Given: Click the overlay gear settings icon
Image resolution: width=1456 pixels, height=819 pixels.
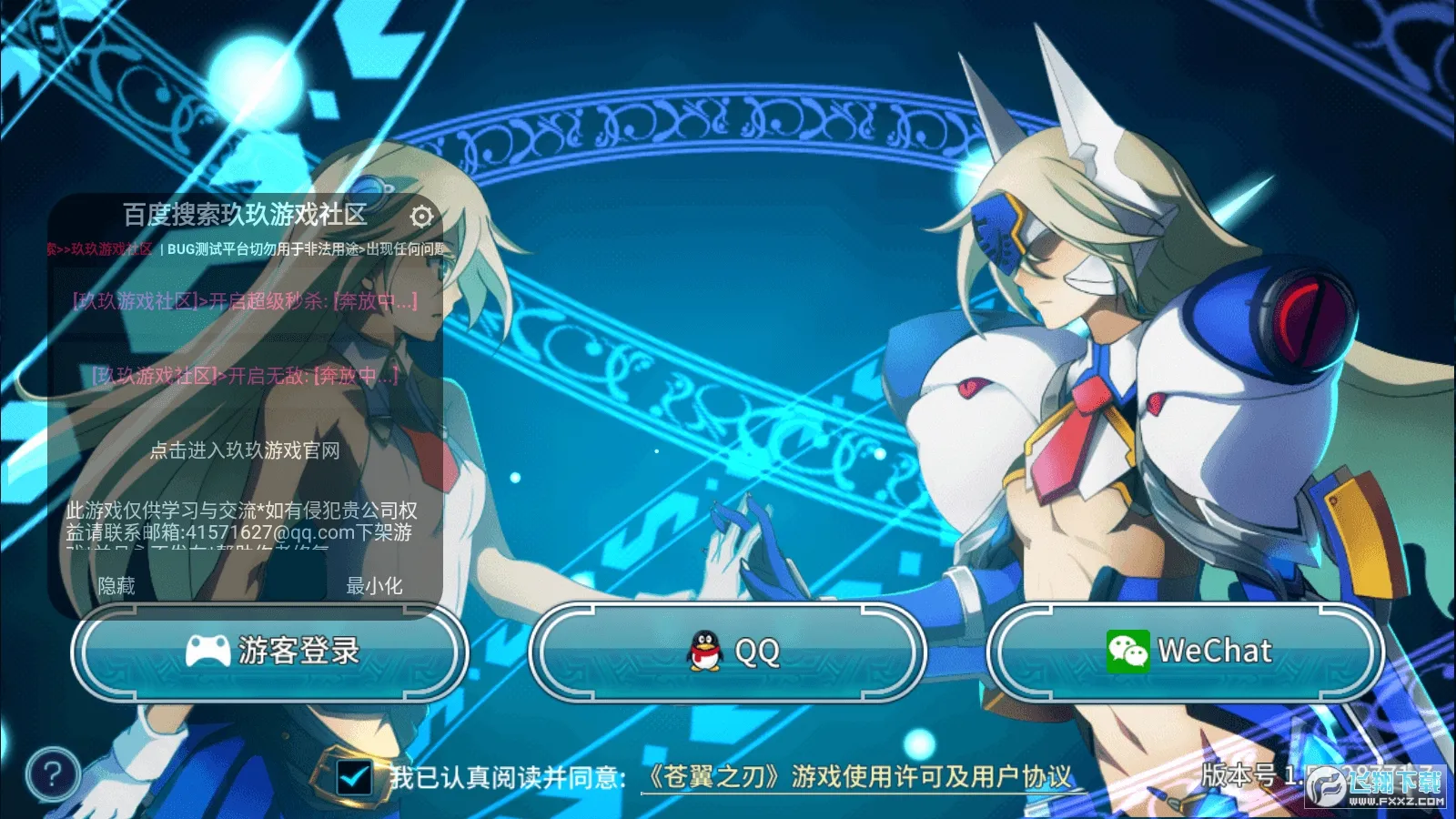Looking at the screenshot, I should pyautogui.click(x=421, y=217).
